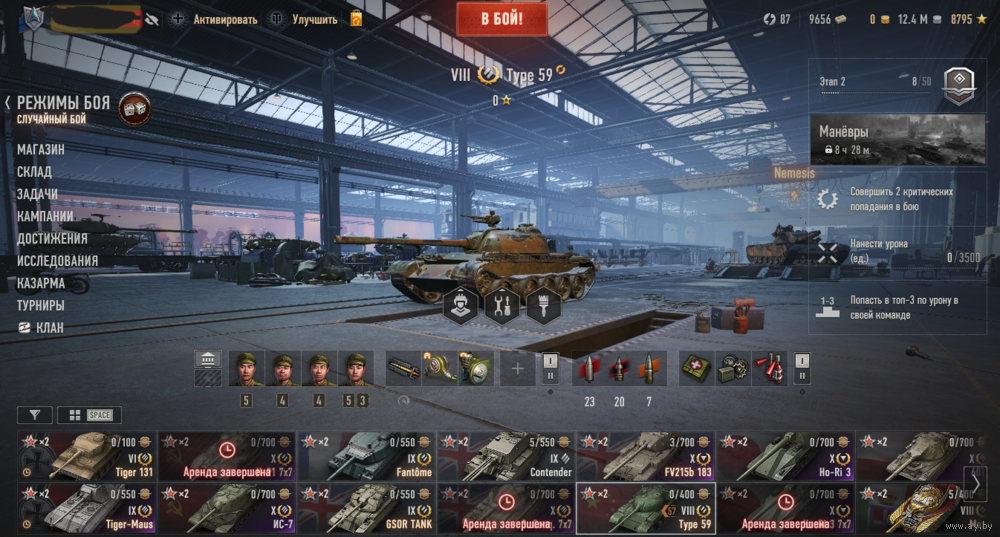Screen dimensions: 1000x537
Task: Start battle with the В БОЙ! button
Action: (x=502, y=18)
